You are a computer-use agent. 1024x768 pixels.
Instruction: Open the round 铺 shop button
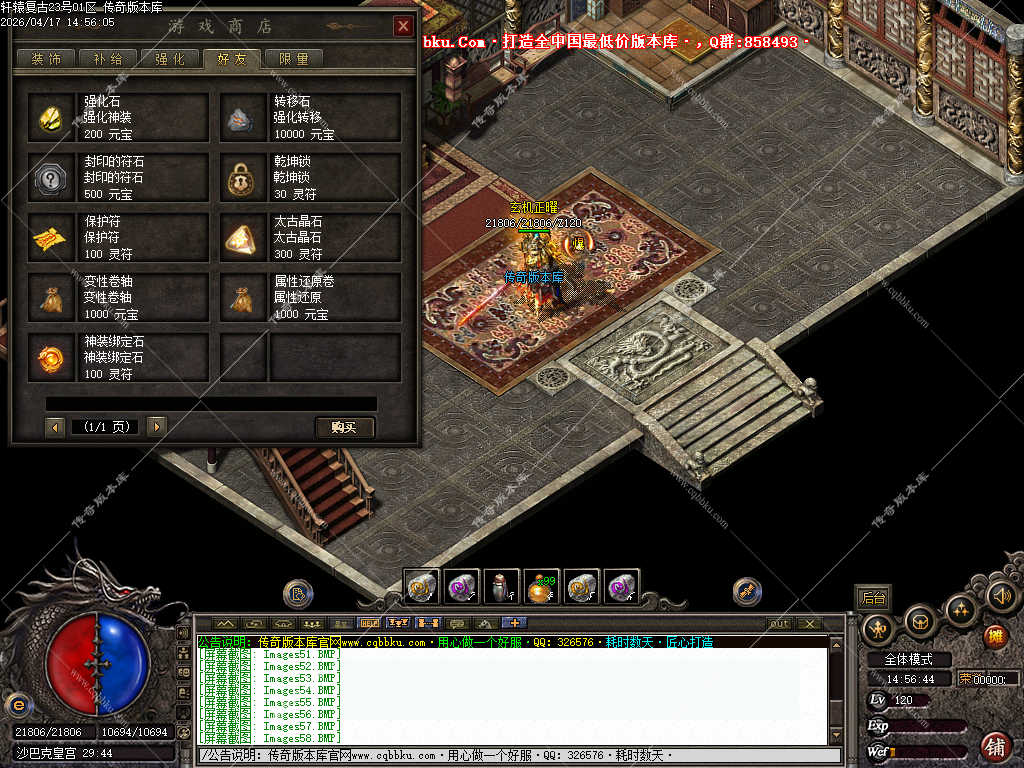(995, 745)
